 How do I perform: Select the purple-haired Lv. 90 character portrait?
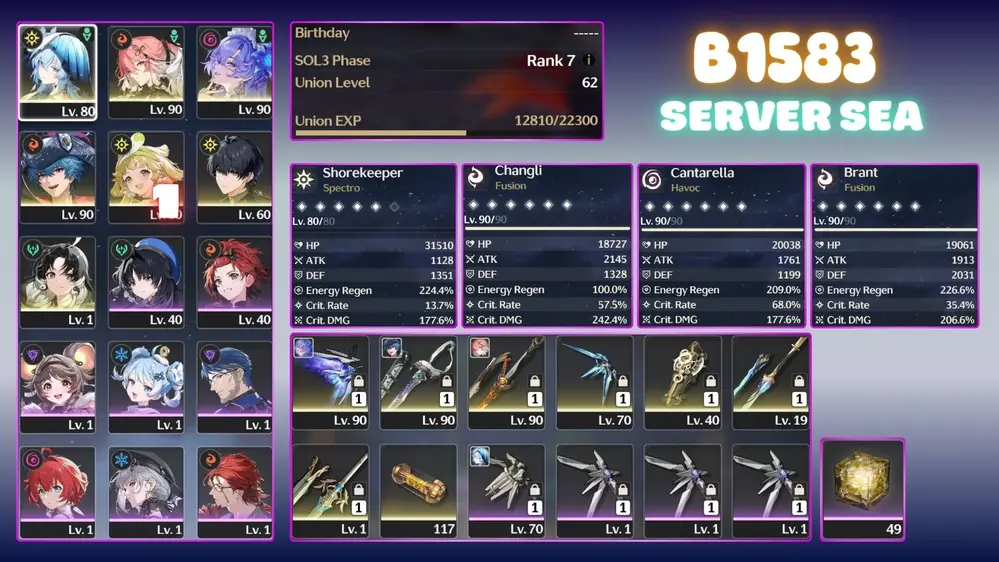tap(235, 72)
